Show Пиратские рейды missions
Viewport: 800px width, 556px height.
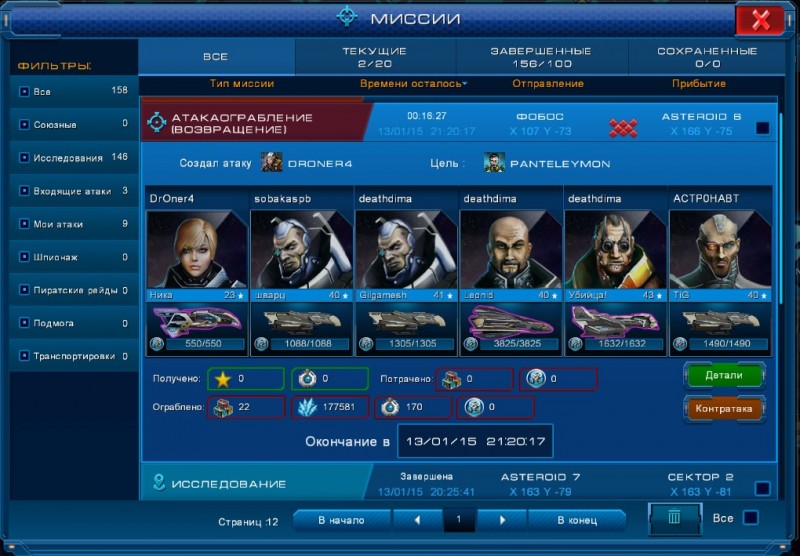point(73,290)
